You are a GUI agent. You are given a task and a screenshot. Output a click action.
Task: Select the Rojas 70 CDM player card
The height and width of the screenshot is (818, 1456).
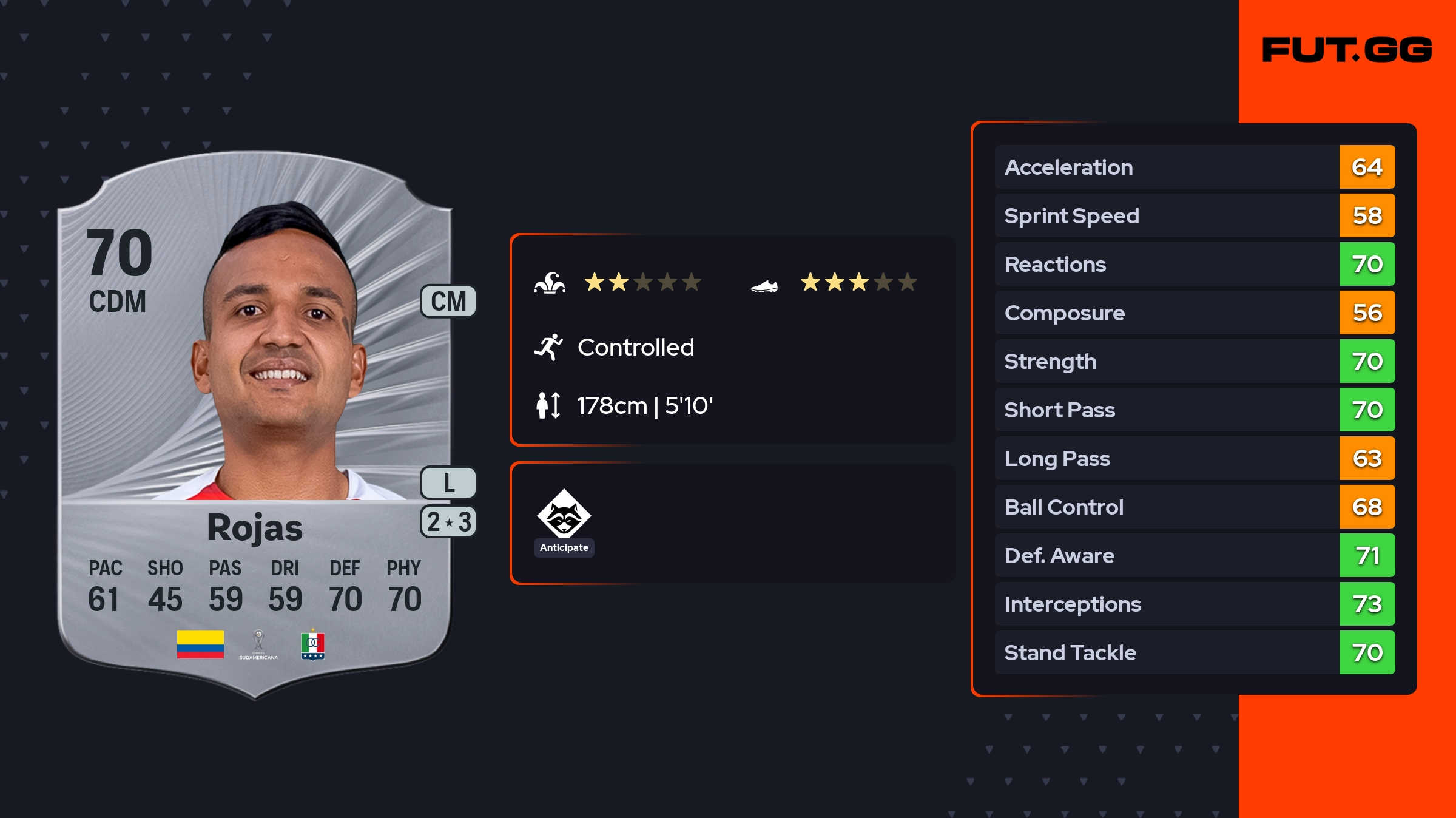tap(255, 425)
